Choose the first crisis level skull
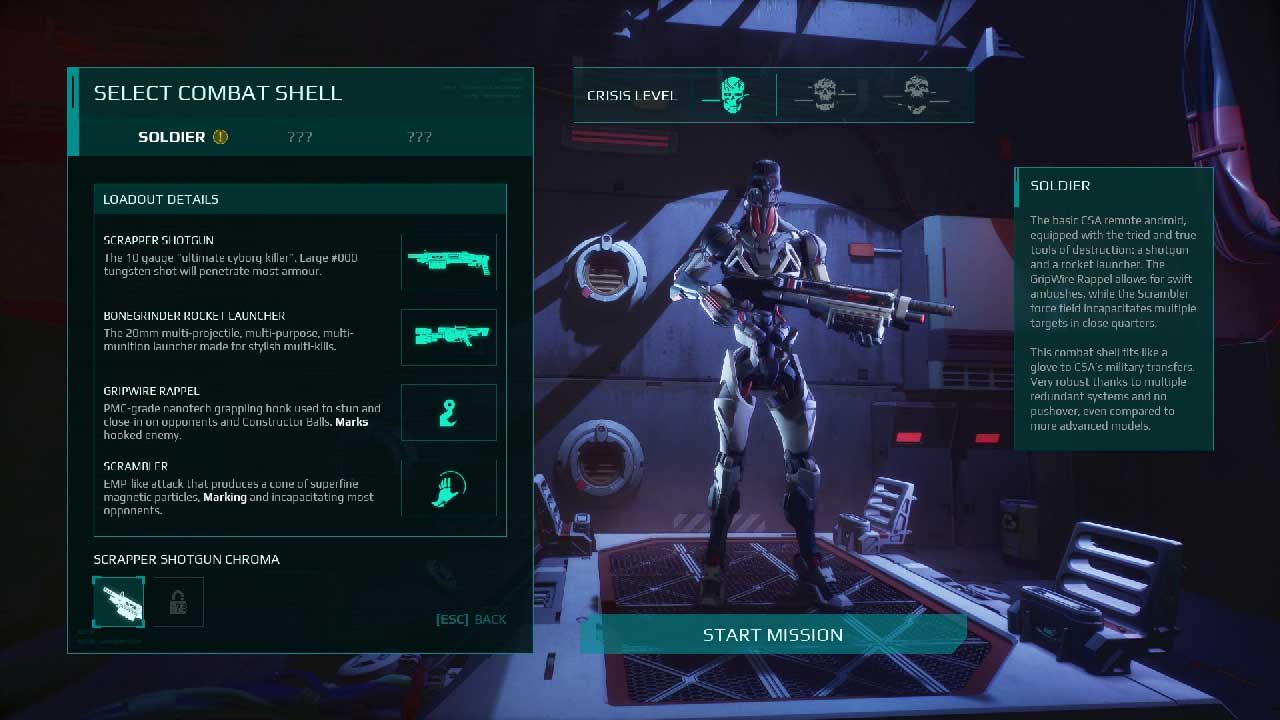Screen dimensions: 1280x720 (x=733, y=95)
